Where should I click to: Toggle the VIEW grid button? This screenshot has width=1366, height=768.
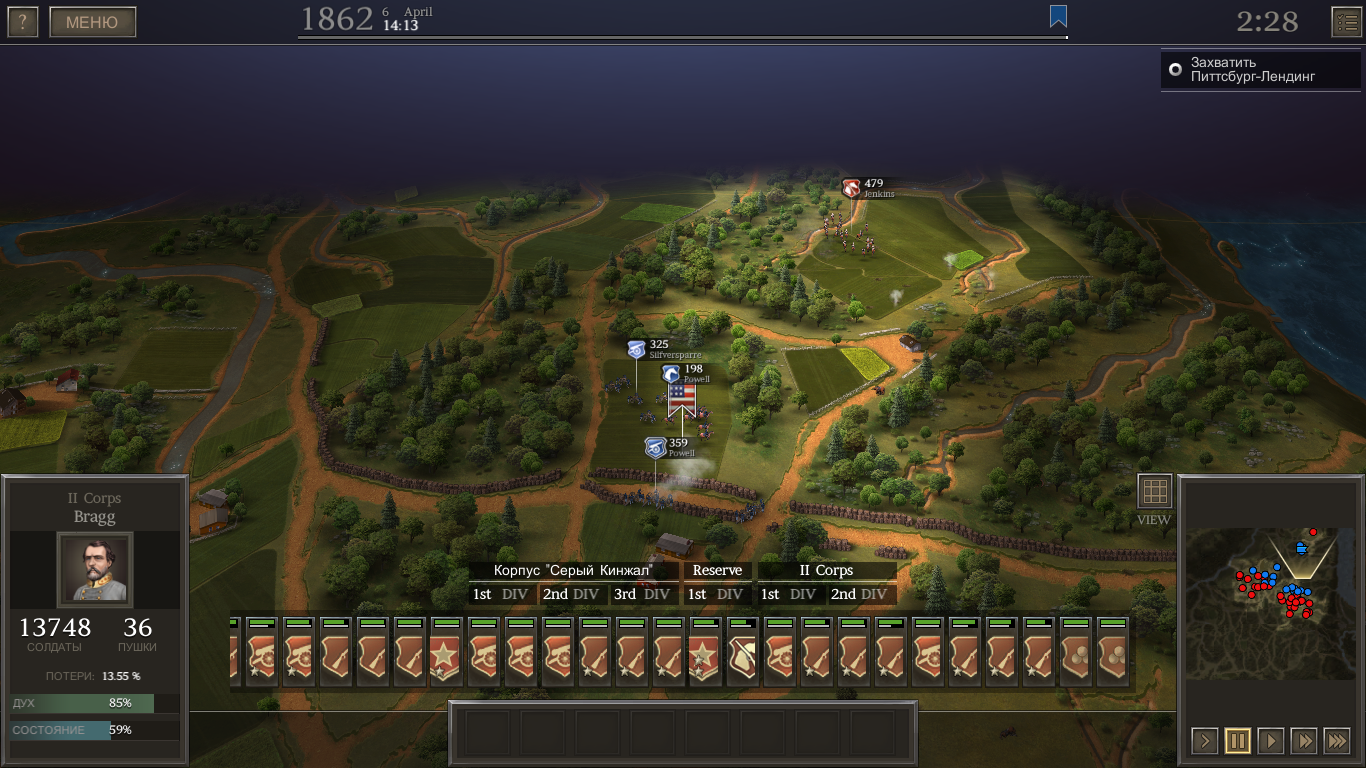tap(1154, 491)
